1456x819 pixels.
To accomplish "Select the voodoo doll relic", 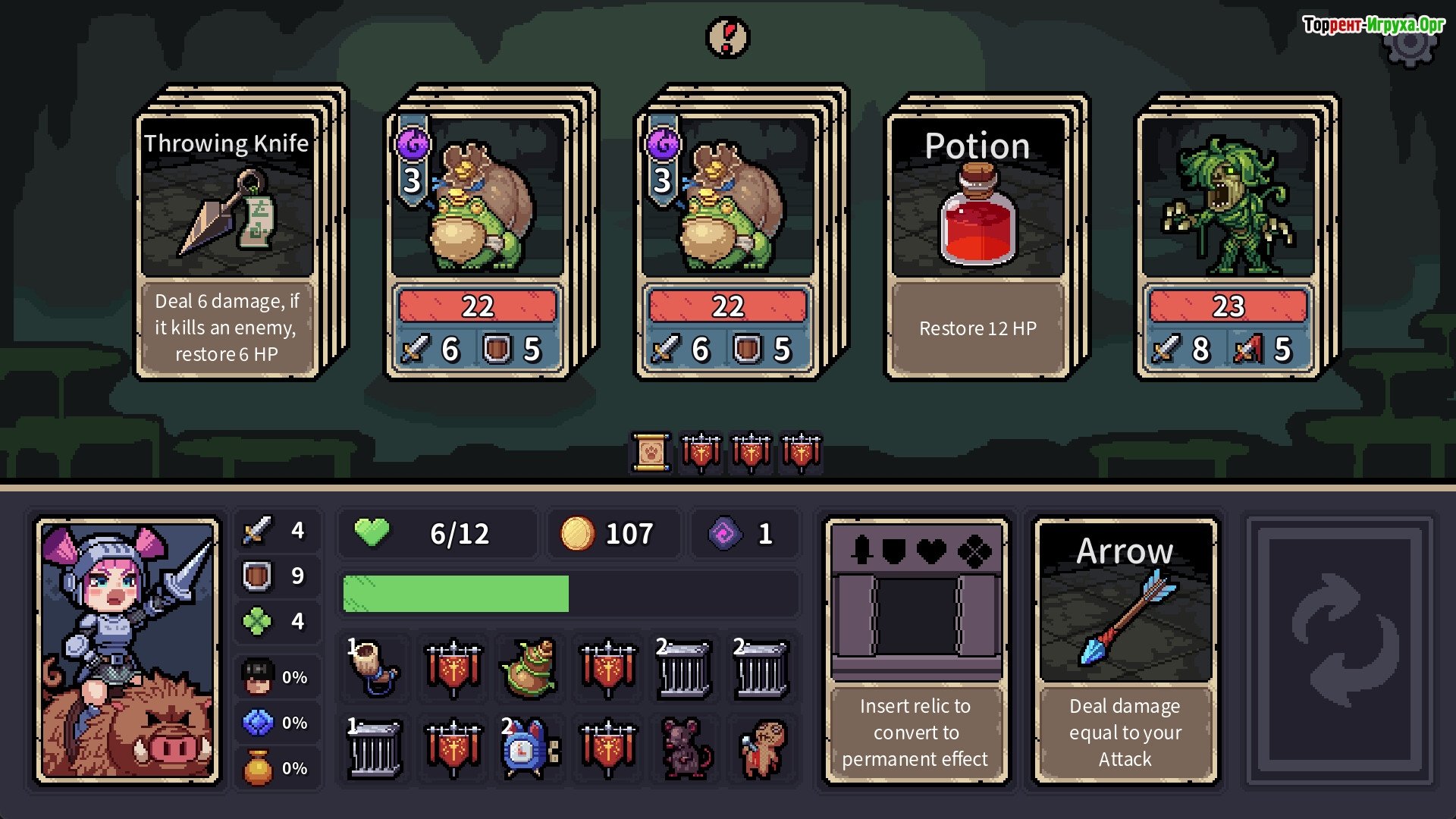I will [x=764, y=749].
